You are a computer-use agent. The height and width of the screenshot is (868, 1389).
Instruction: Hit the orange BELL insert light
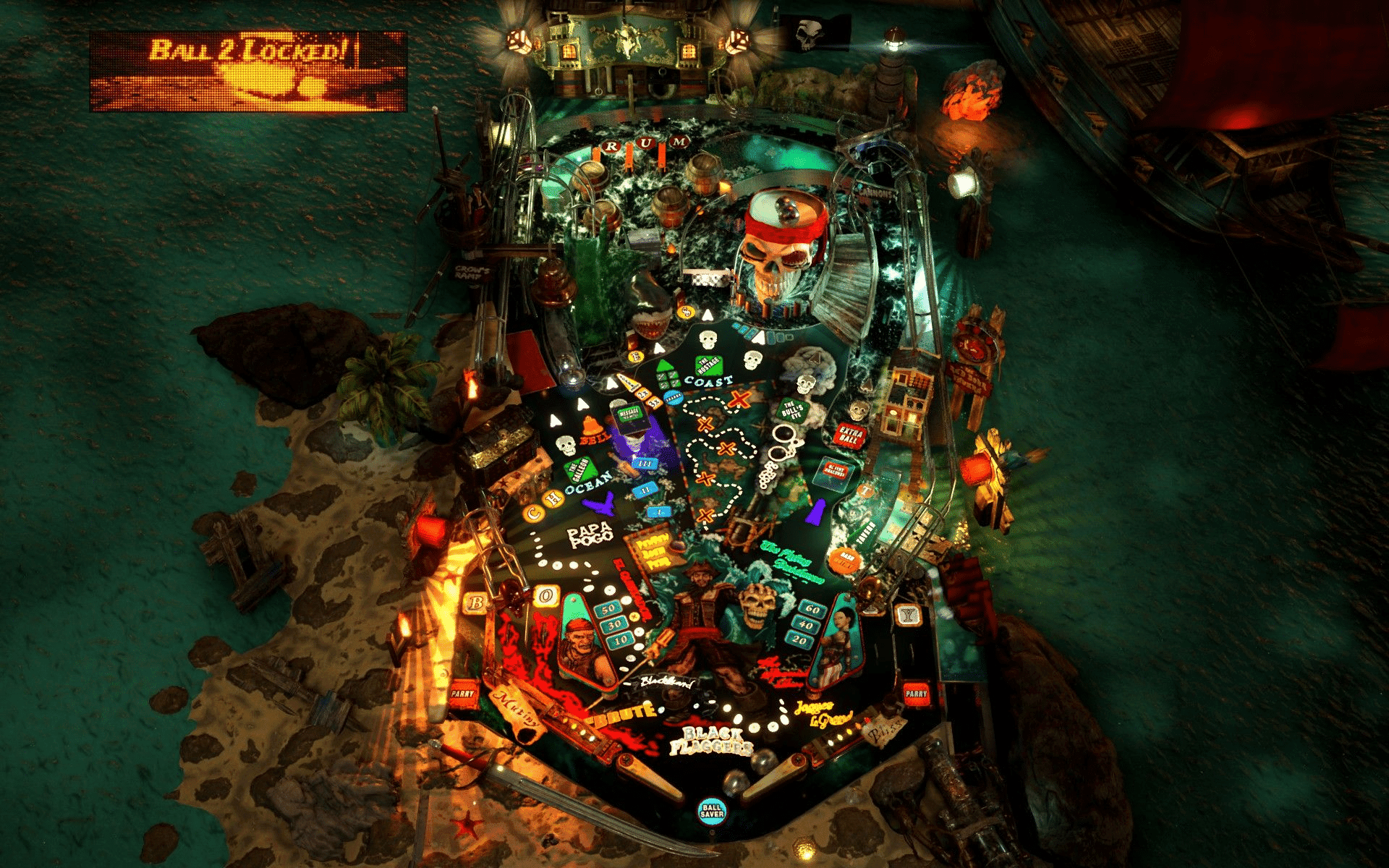(590, 428)
